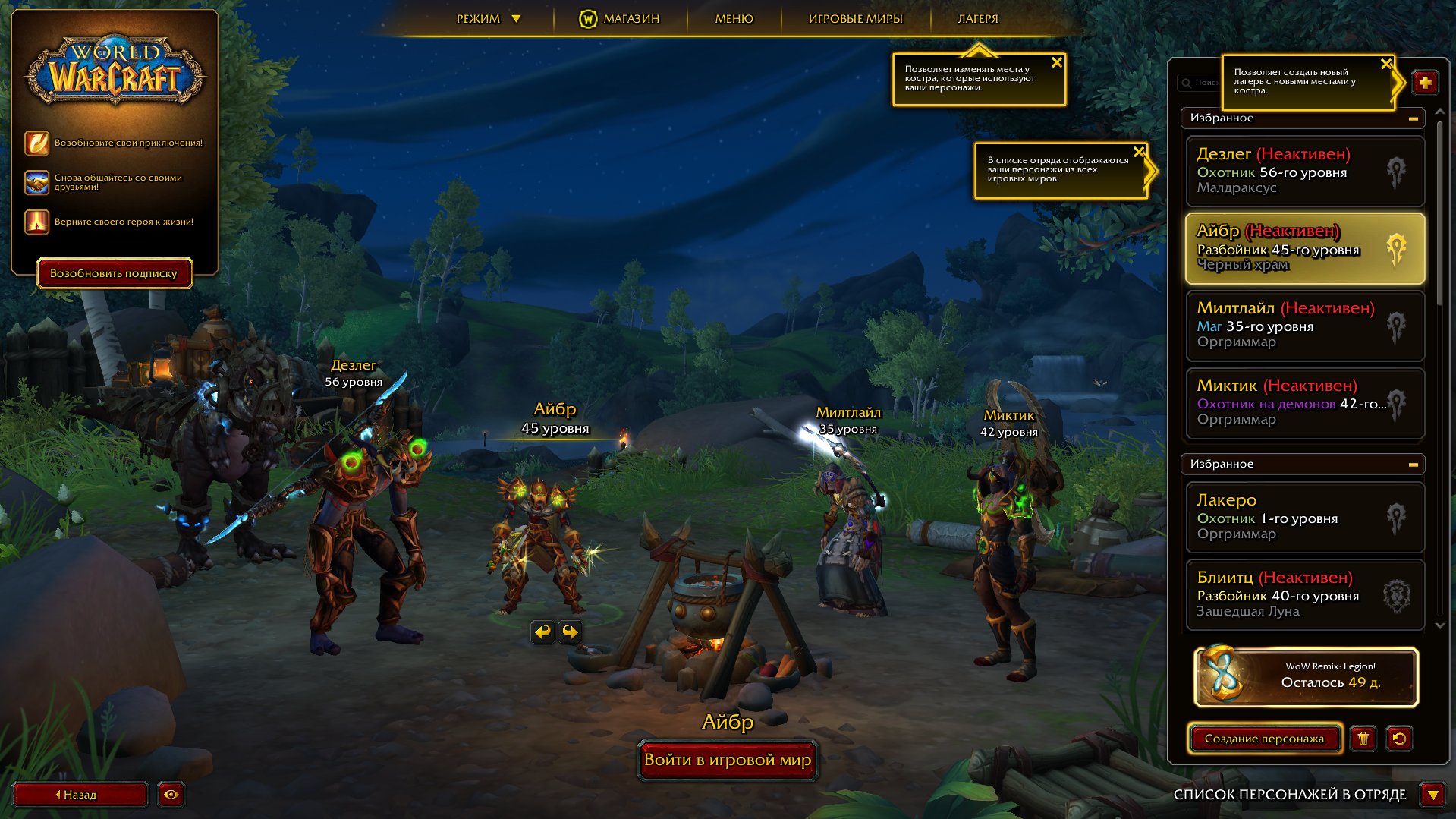Add a new camp with plus button
The image size is (1456, 819).
coord(1425,83)
